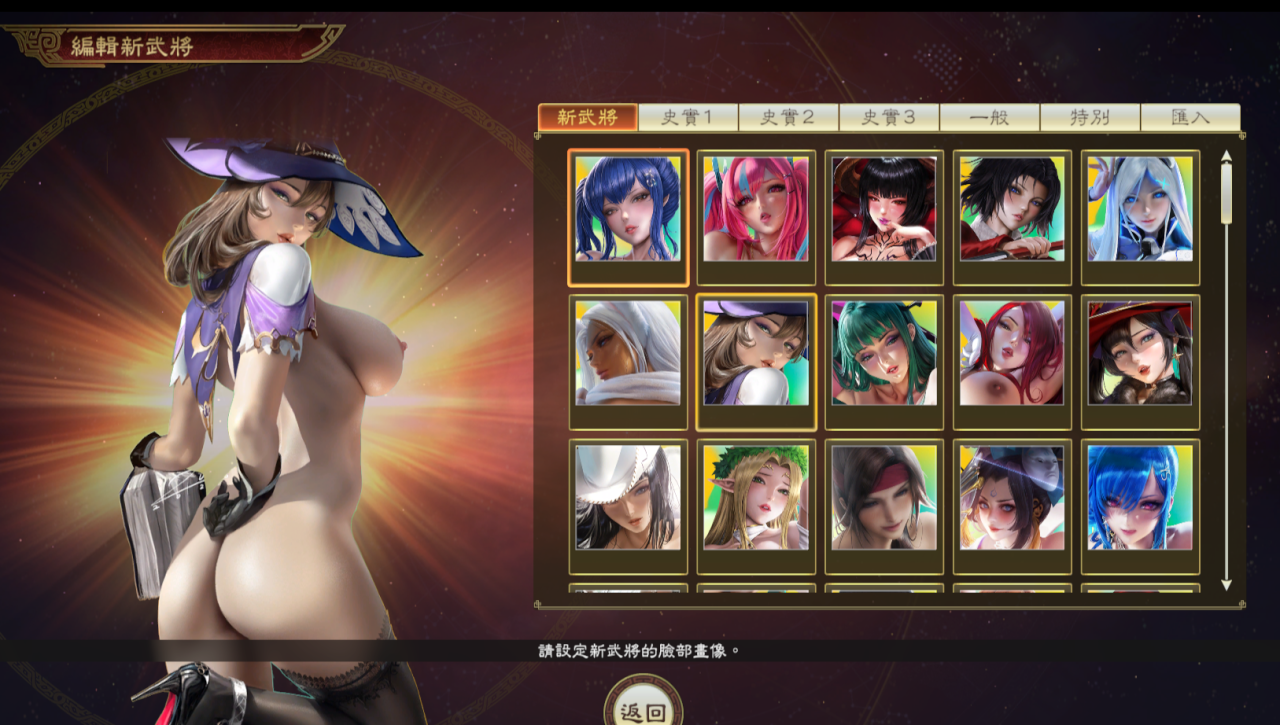Image resolution: width=1280 pixels, height=725 pixels.
Task: Choose the pink-haired portrait with teal streaks
Action: click(x=756, y=209)
